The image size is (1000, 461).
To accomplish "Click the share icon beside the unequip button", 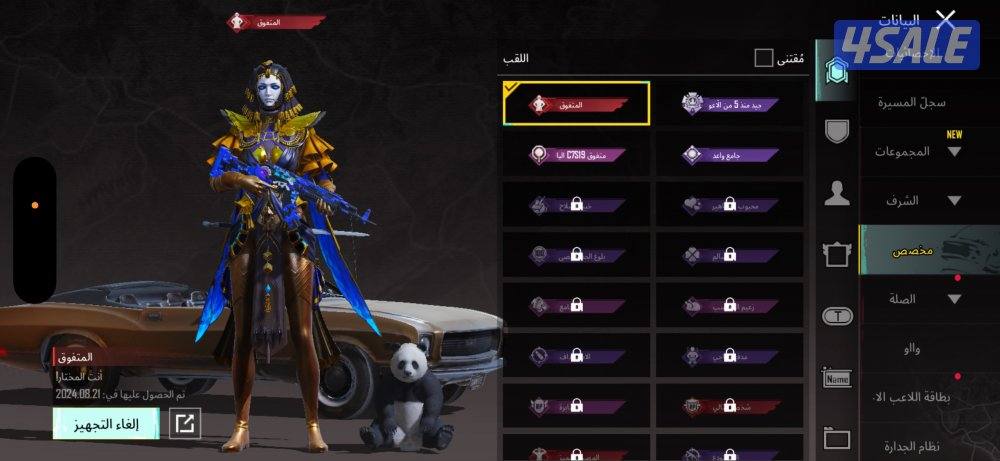I will [184, 424].
